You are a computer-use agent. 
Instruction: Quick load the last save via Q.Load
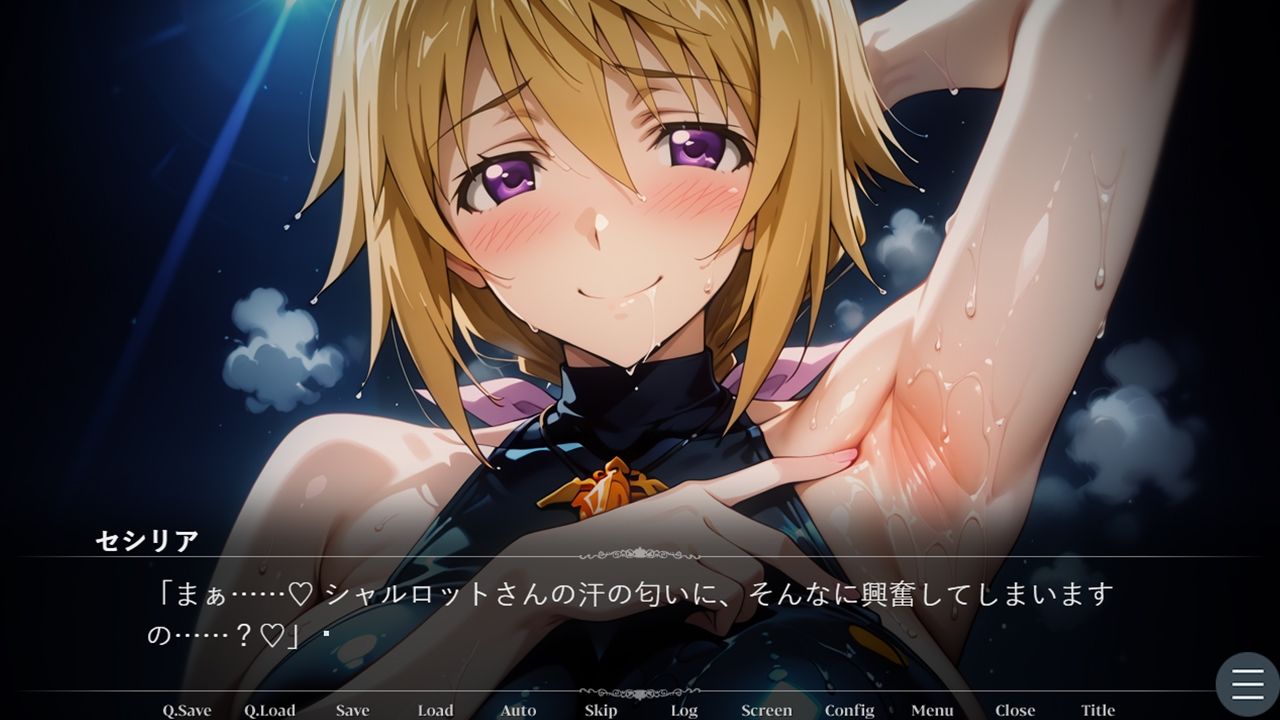[268, 710]
